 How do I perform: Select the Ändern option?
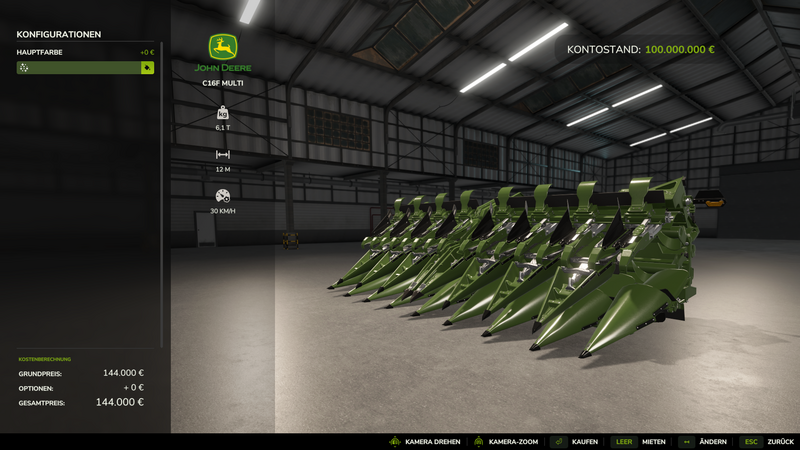(702, 441)
